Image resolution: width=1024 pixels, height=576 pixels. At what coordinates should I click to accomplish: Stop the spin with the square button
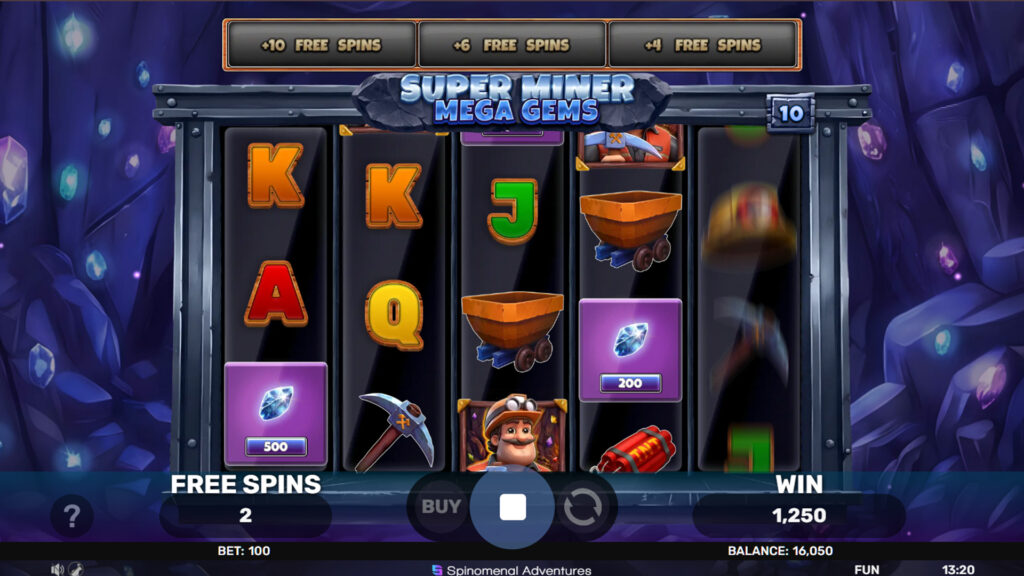(512, 507)
